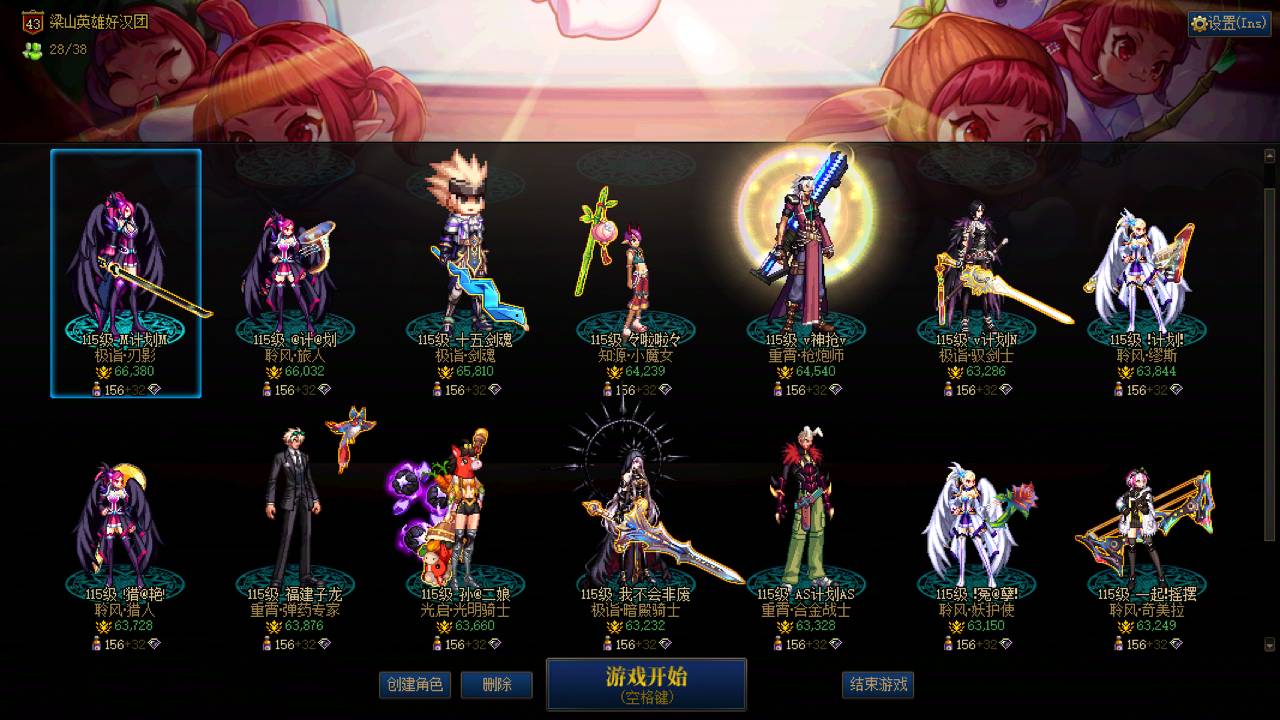This screenshot has height=720, width=1280.
Task: Click the 删除 button
Action: coord(497,685)
